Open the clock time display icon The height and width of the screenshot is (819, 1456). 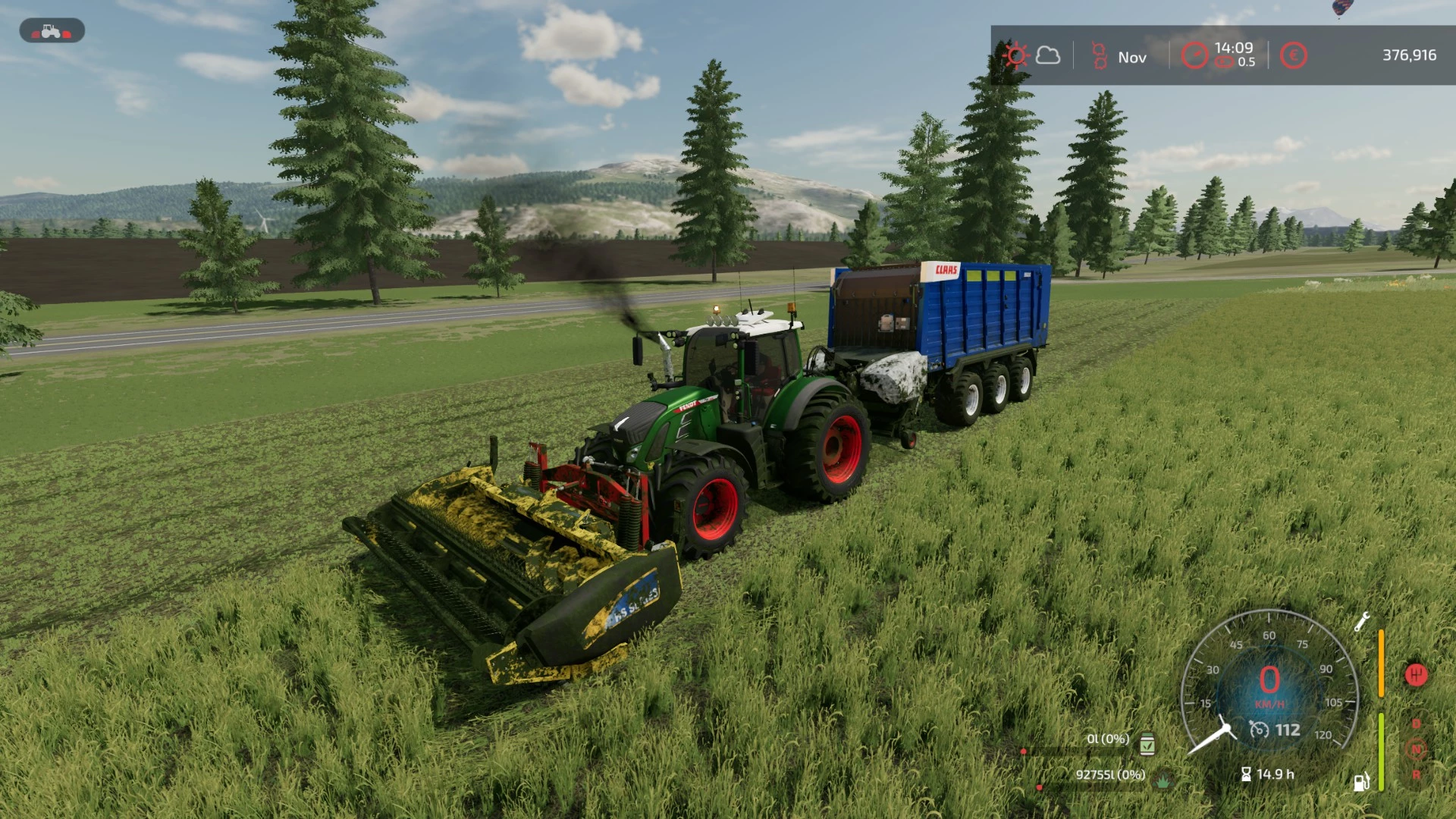coord(1197,53)
